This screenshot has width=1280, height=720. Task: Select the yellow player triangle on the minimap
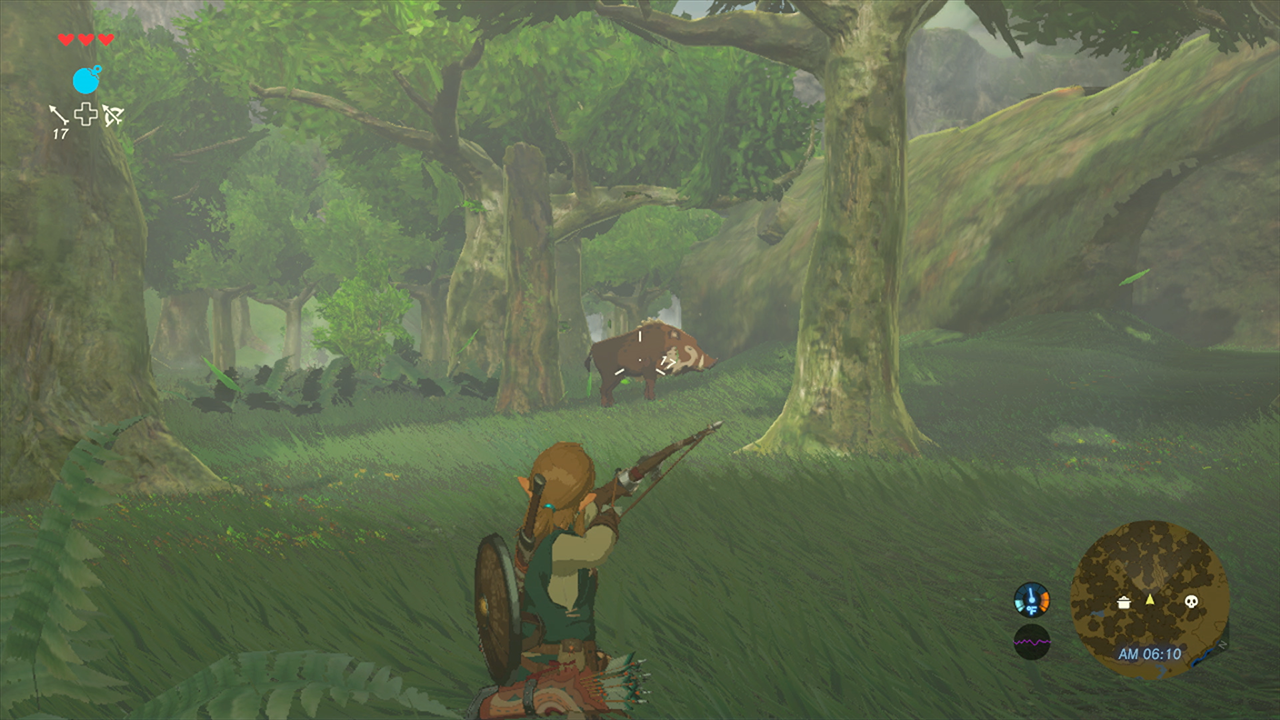click(x=1150, y=599)
